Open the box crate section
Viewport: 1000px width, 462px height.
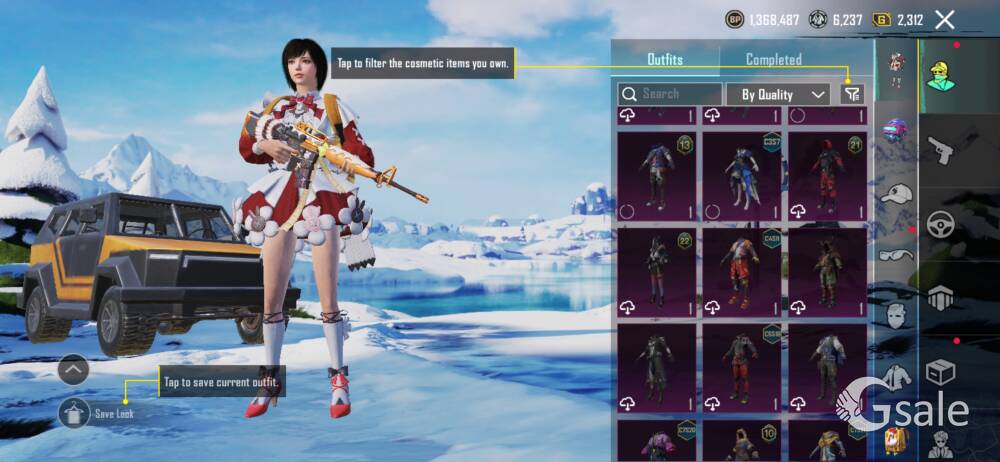940,372
